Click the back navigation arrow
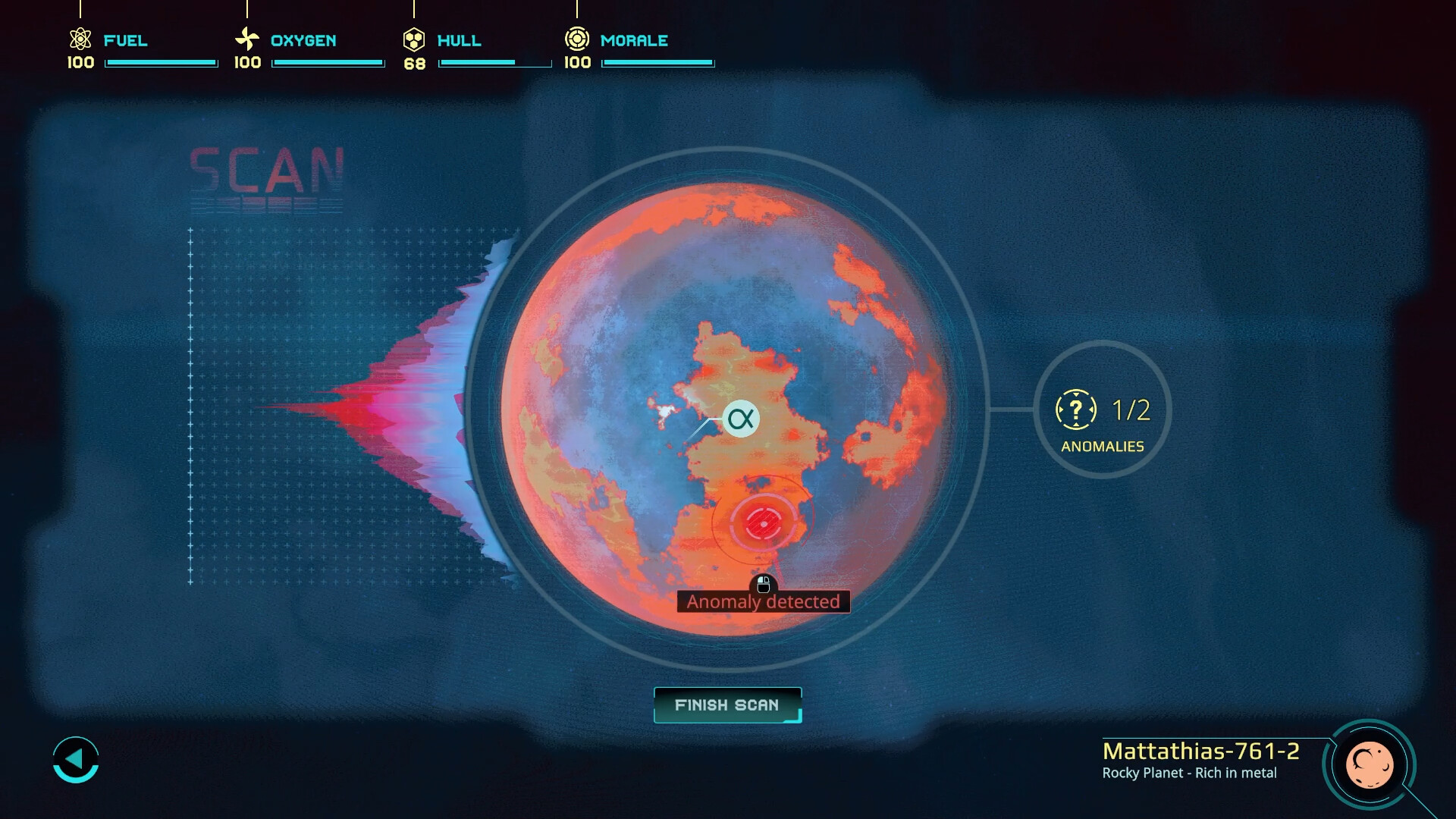Screen dimensions: 1456x819 76,759
